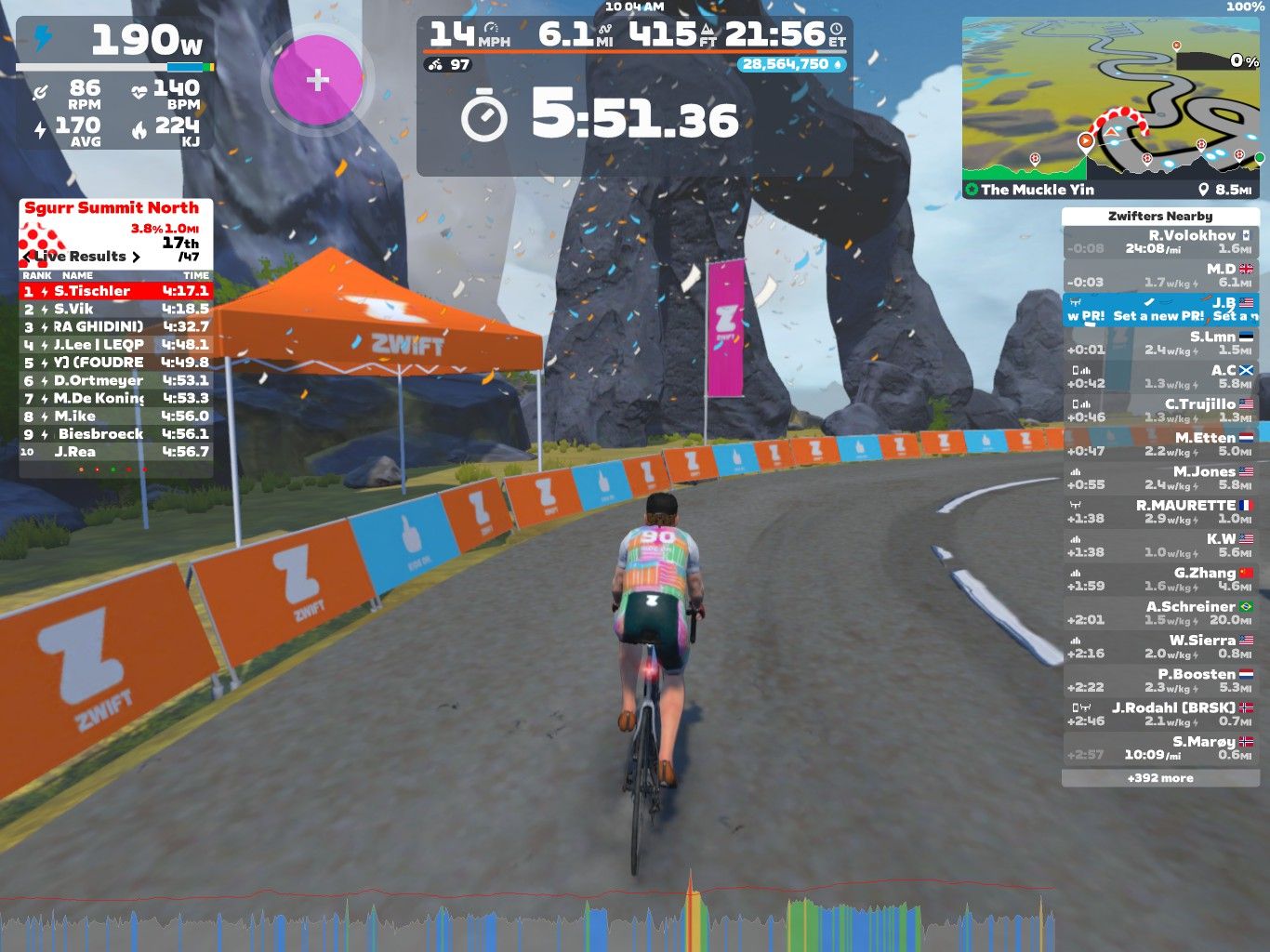Select S.Marøy in Zwifters Nearby

click(x=1160, y=747)
